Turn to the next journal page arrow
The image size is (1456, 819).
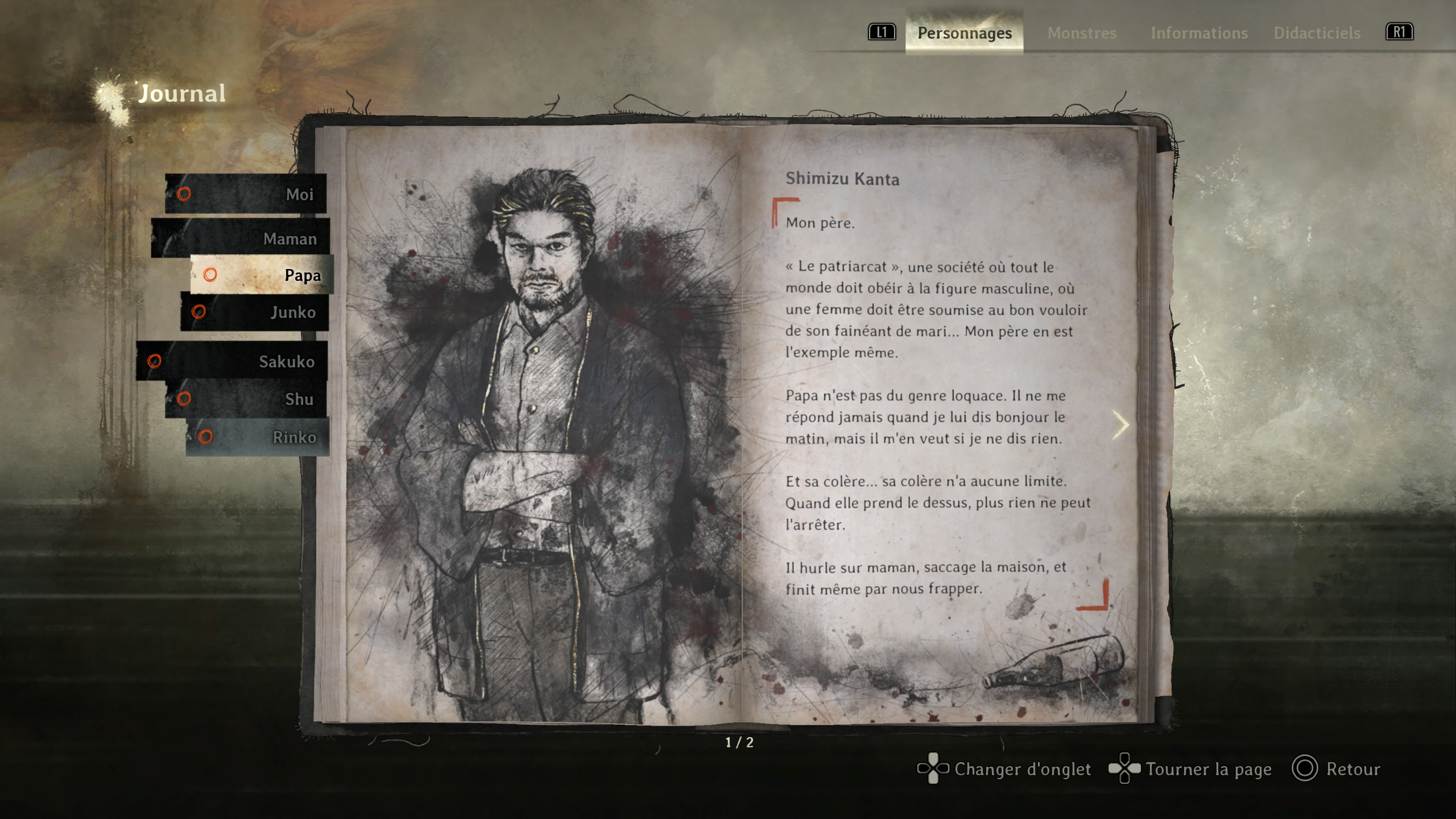[1120, 425]
